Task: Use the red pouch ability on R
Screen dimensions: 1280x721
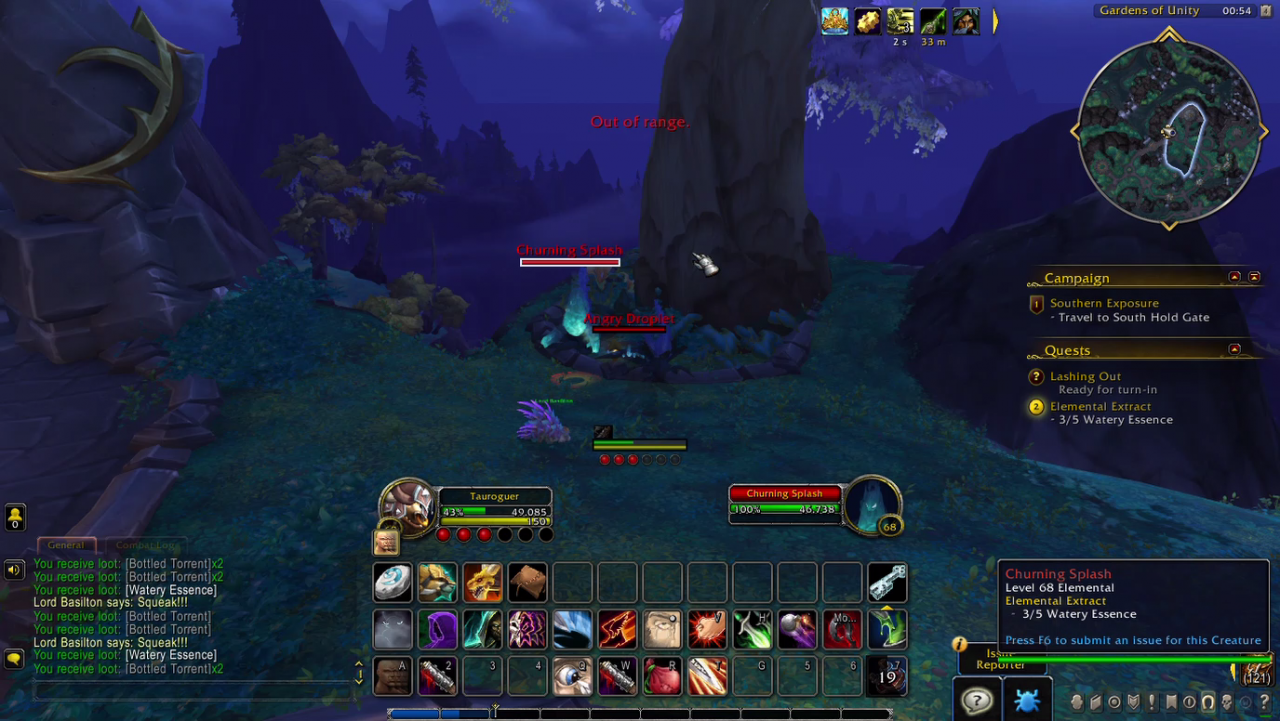Action: click(662, 677)
